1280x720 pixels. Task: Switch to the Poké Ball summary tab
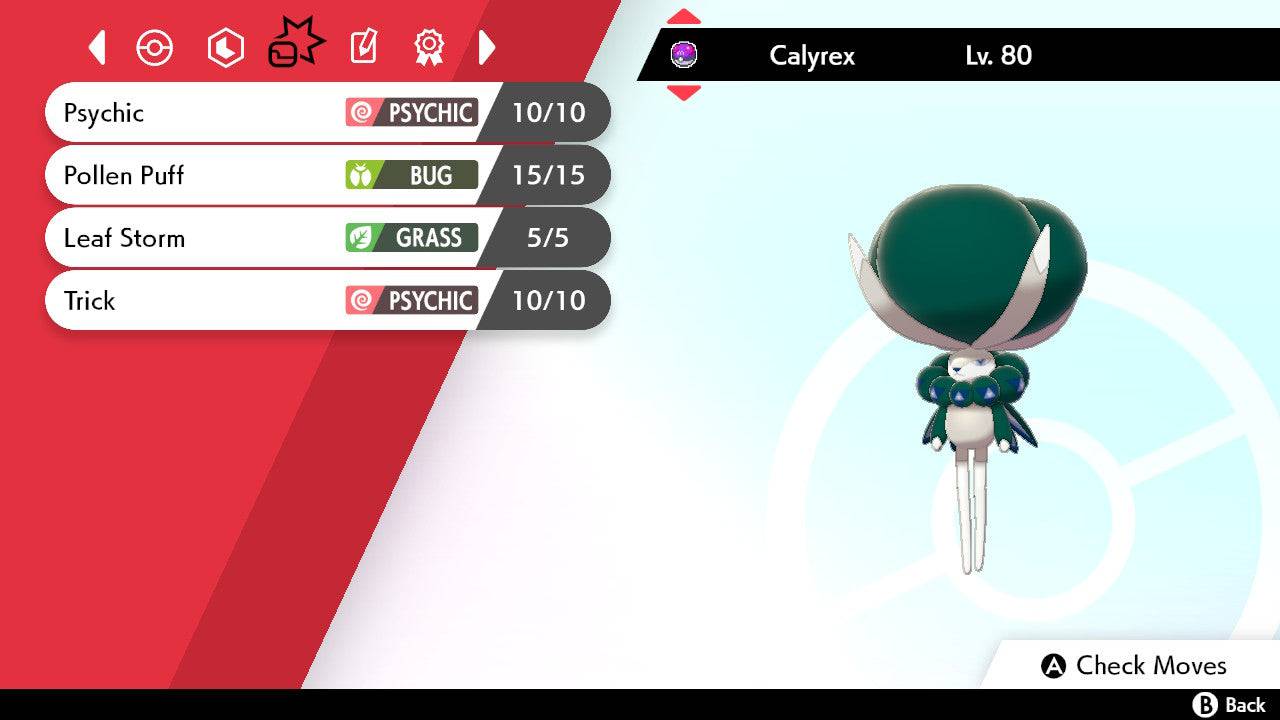[155, 48]
